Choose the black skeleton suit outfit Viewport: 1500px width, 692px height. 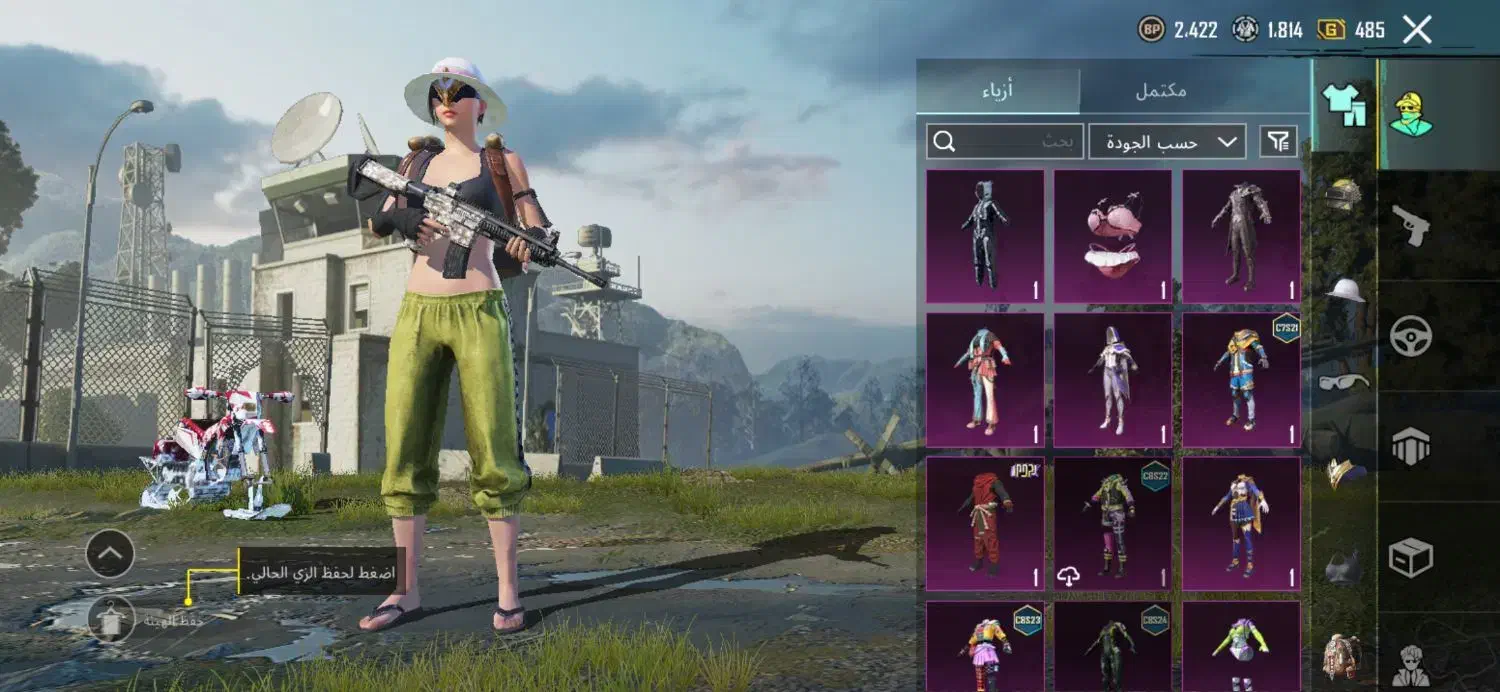click(x=985, y=236)
